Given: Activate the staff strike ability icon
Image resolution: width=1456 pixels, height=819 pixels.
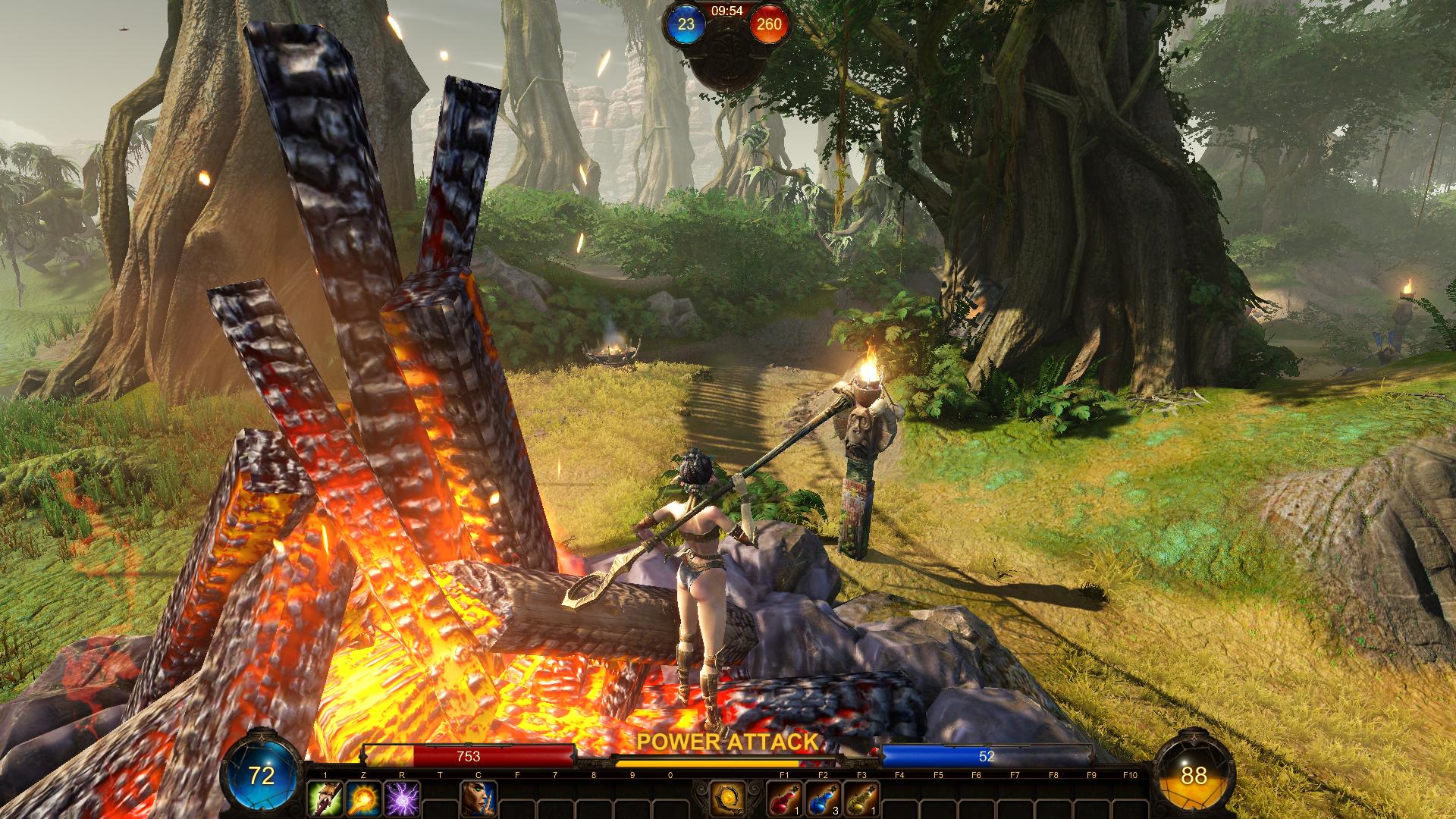Looking at the screenshot, I should click(325, 800).
